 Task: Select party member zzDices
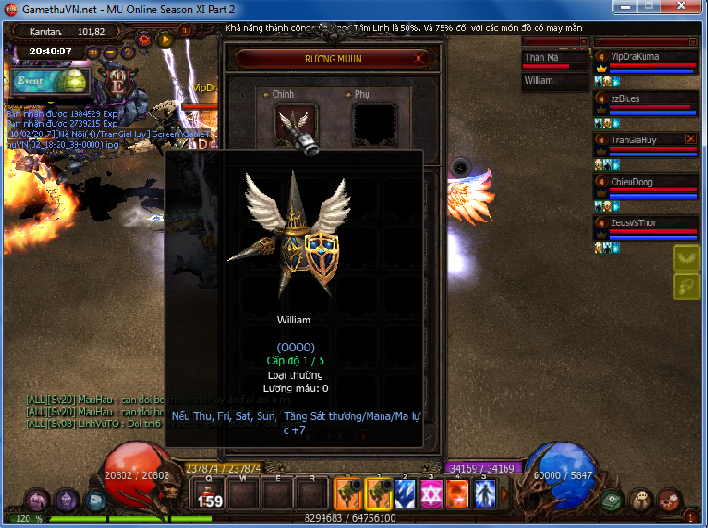pos(646,100)
